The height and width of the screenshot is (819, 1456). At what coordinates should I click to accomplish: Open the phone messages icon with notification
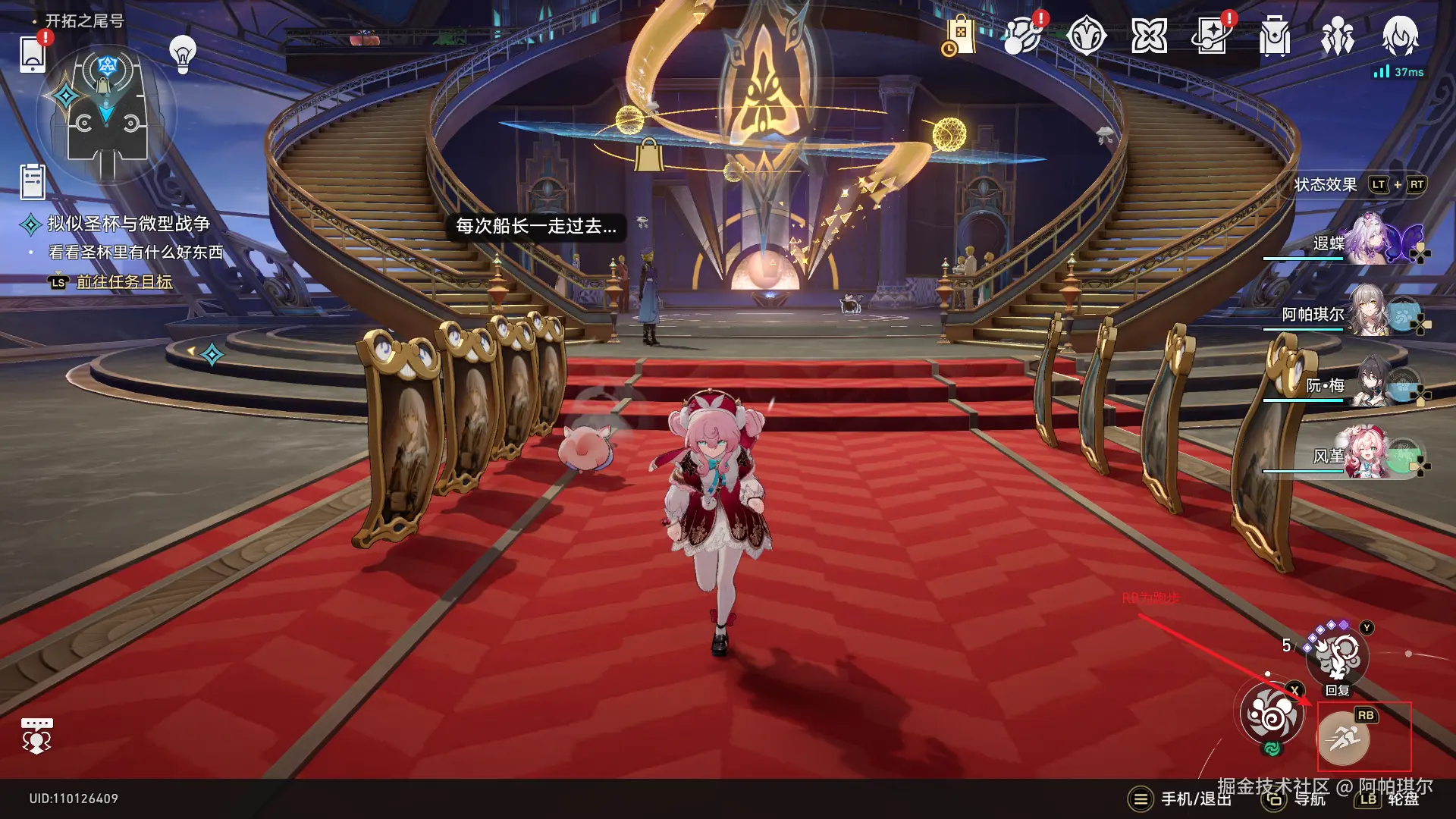31,55
